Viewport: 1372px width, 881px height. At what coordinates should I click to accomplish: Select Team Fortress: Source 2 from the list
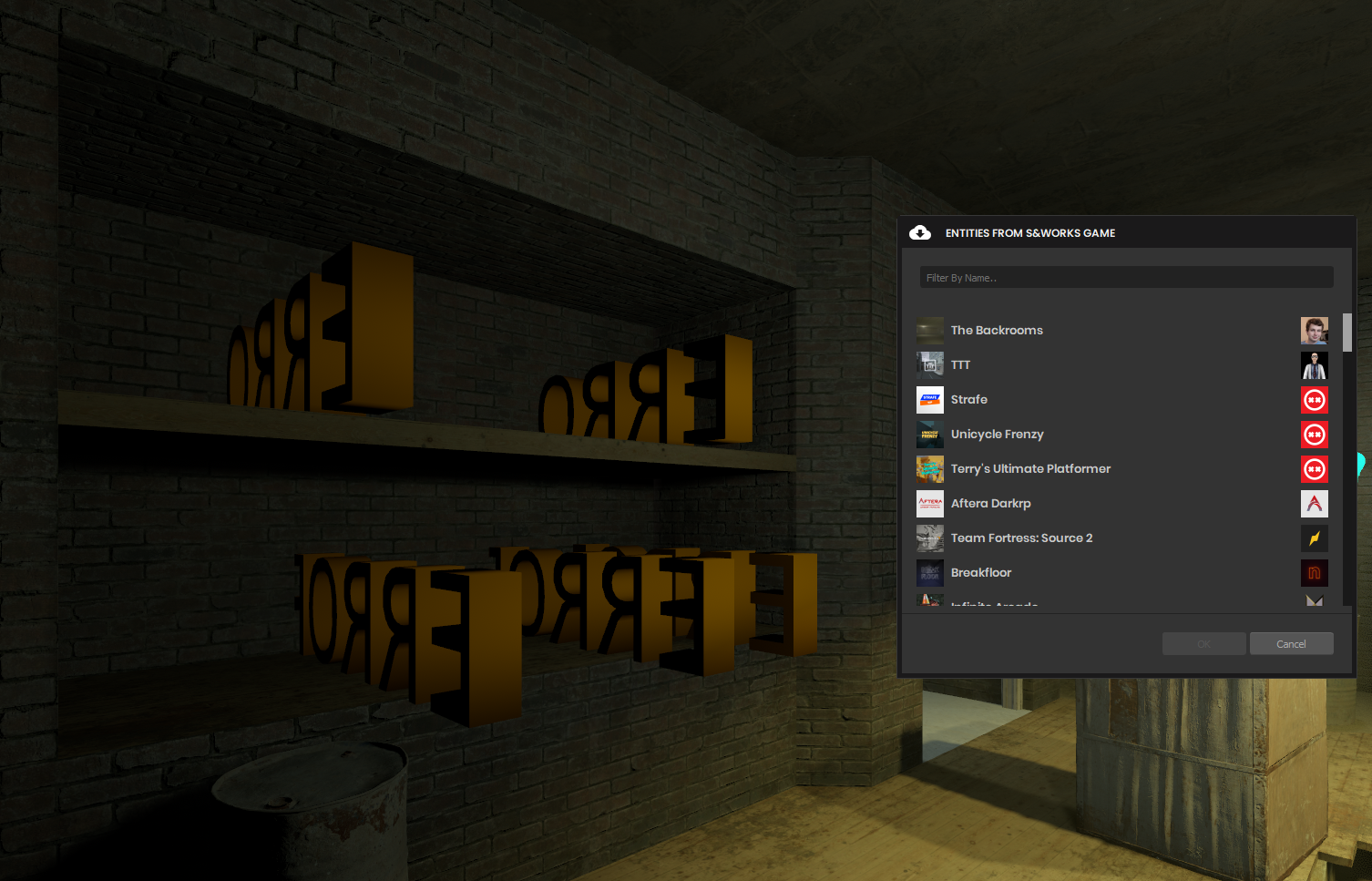(1048, 538)
